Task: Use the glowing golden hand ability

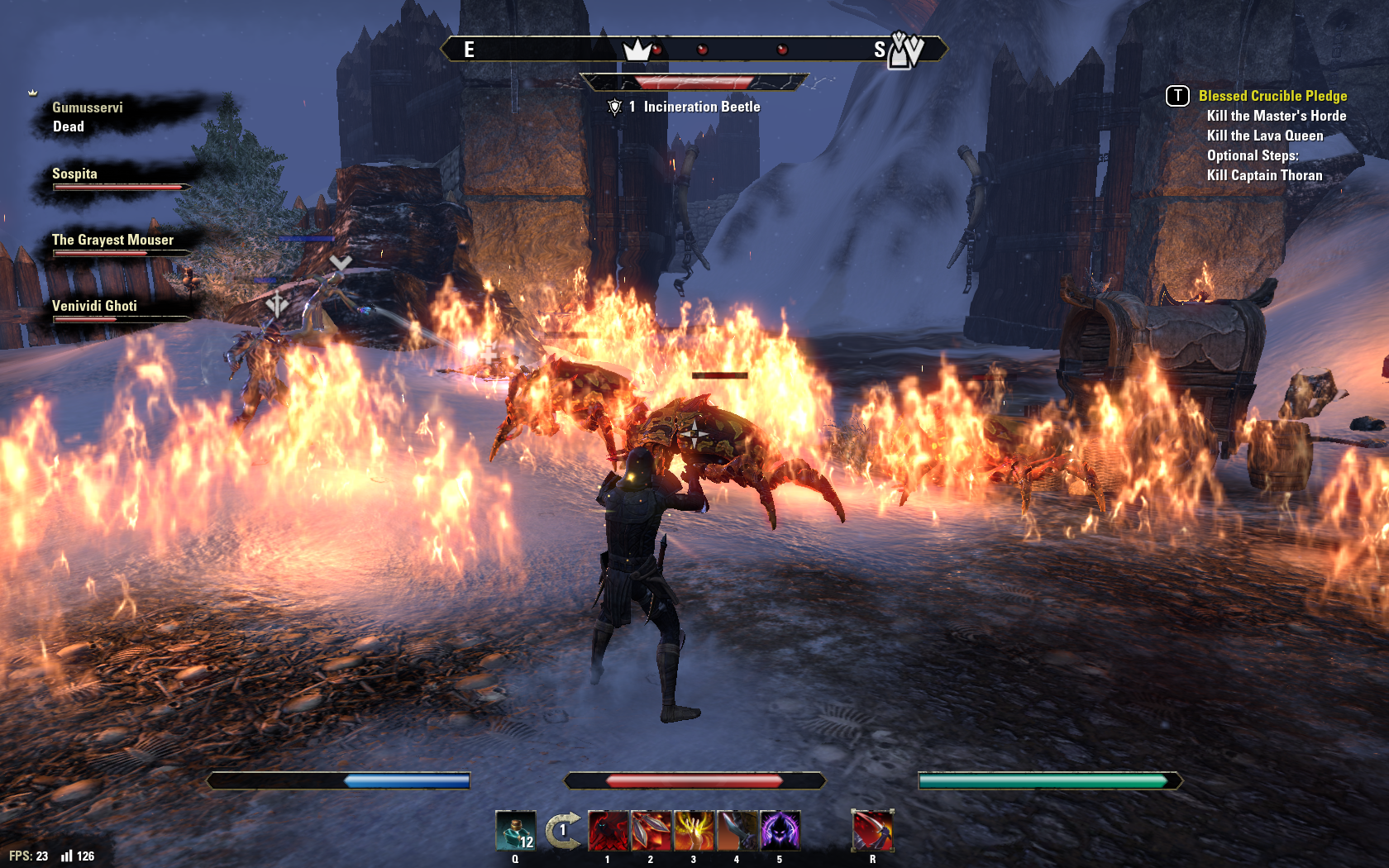Action: point(694,830)
